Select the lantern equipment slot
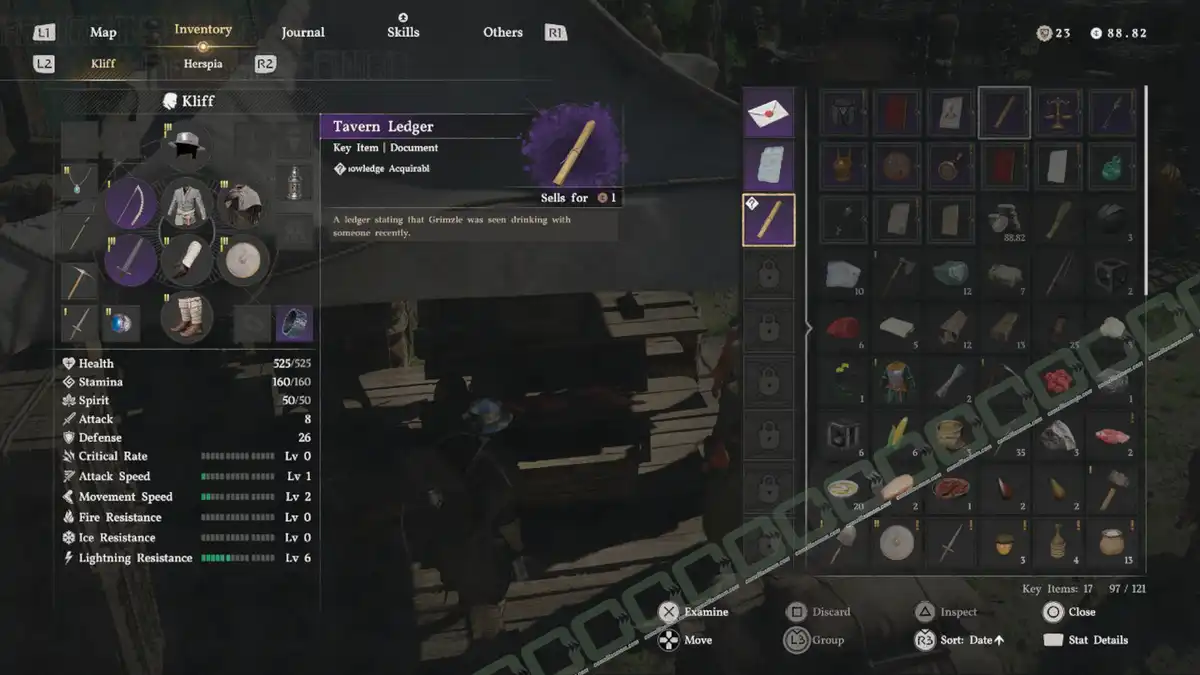This screenshot has width=1200, height=675. [294, 182]
